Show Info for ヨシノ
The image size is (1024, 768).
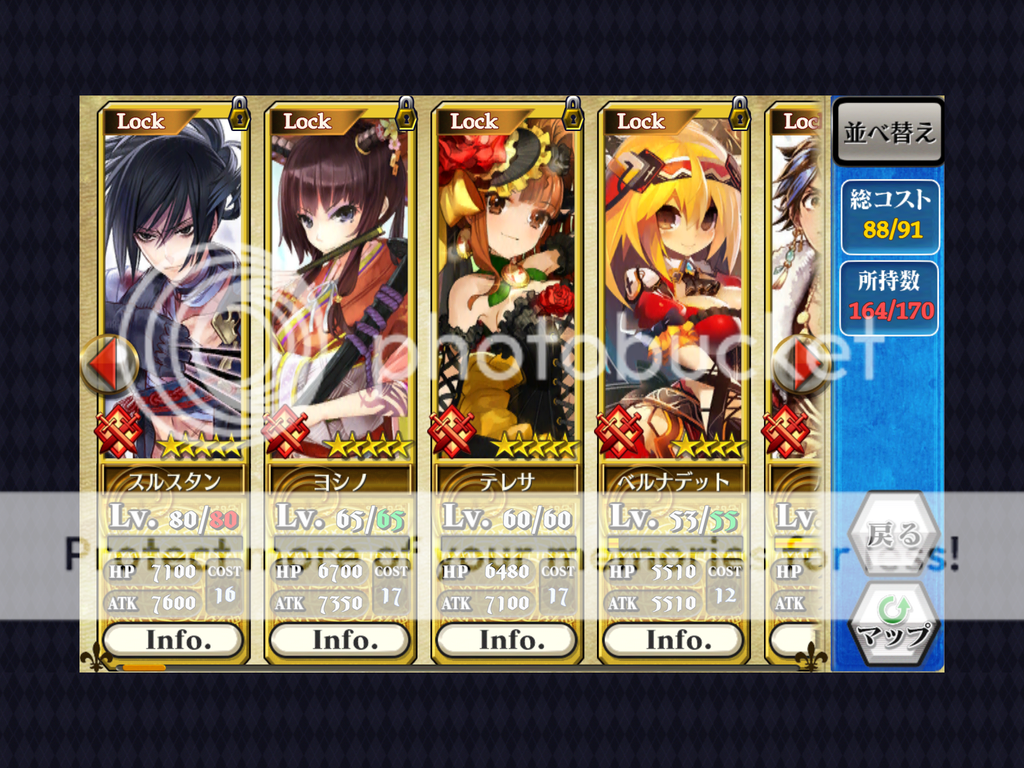[x=340, y=639]
